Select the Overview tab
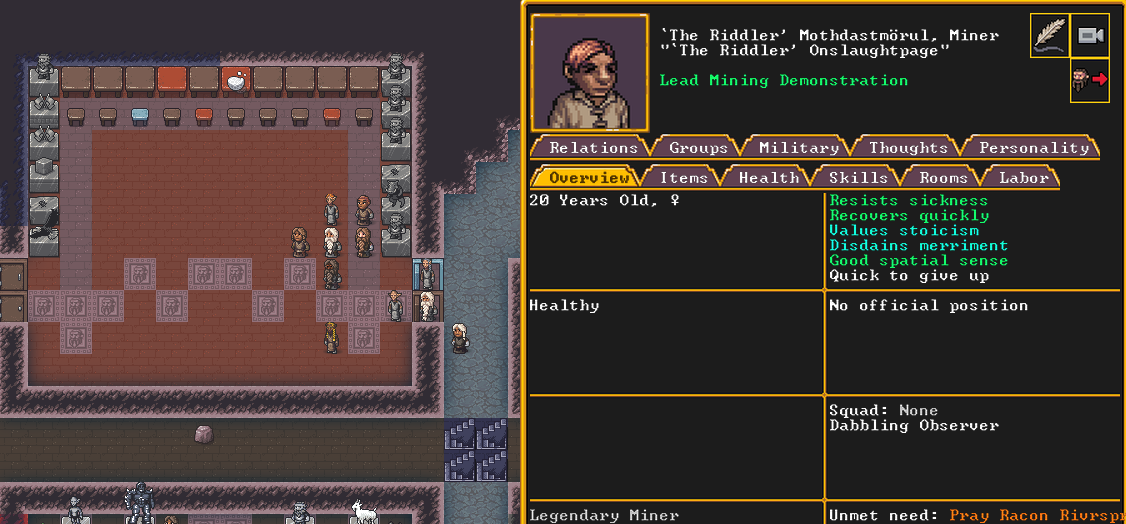This screenshot has width=1126, height=524. (589, 178)
